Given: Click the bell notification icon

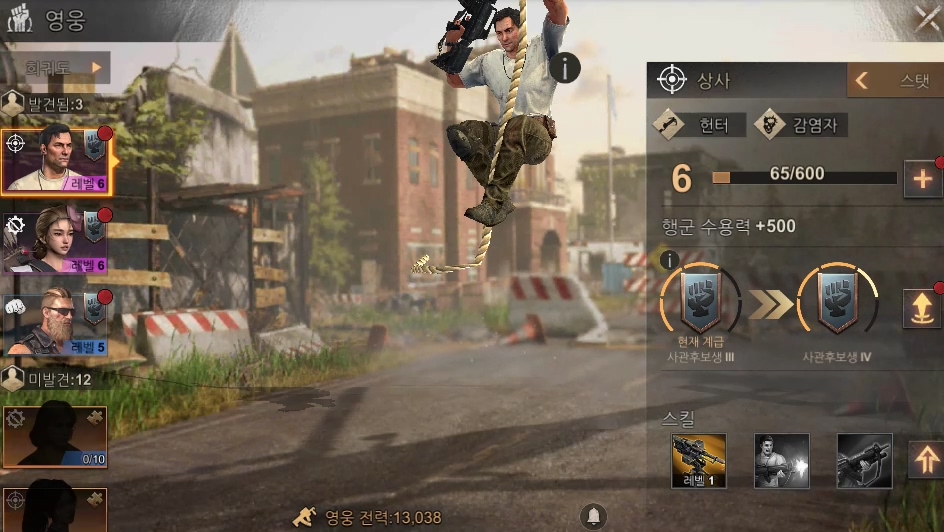Looking at the screenshot, I should click(x=593, y=516).
